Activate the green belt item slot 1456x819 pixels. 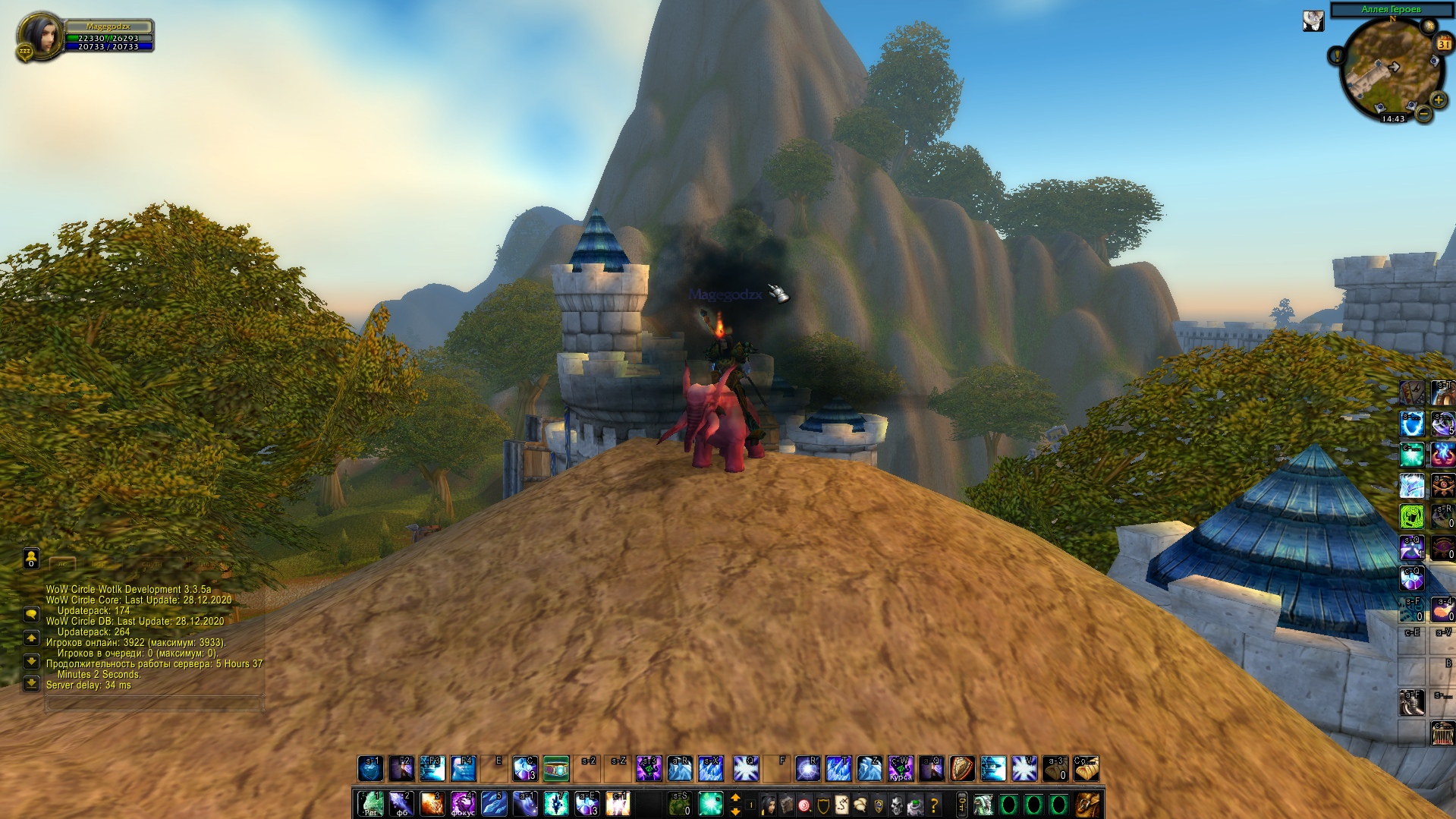(x=556, y=769)
